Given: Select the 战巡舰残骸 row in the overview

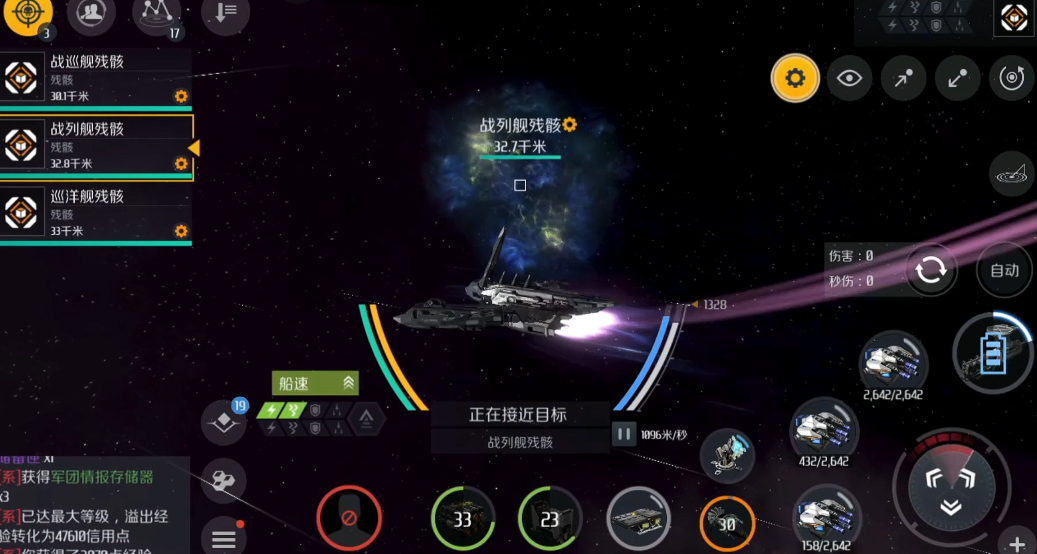Looking at the screenshot, I should (x=95, y=78).
